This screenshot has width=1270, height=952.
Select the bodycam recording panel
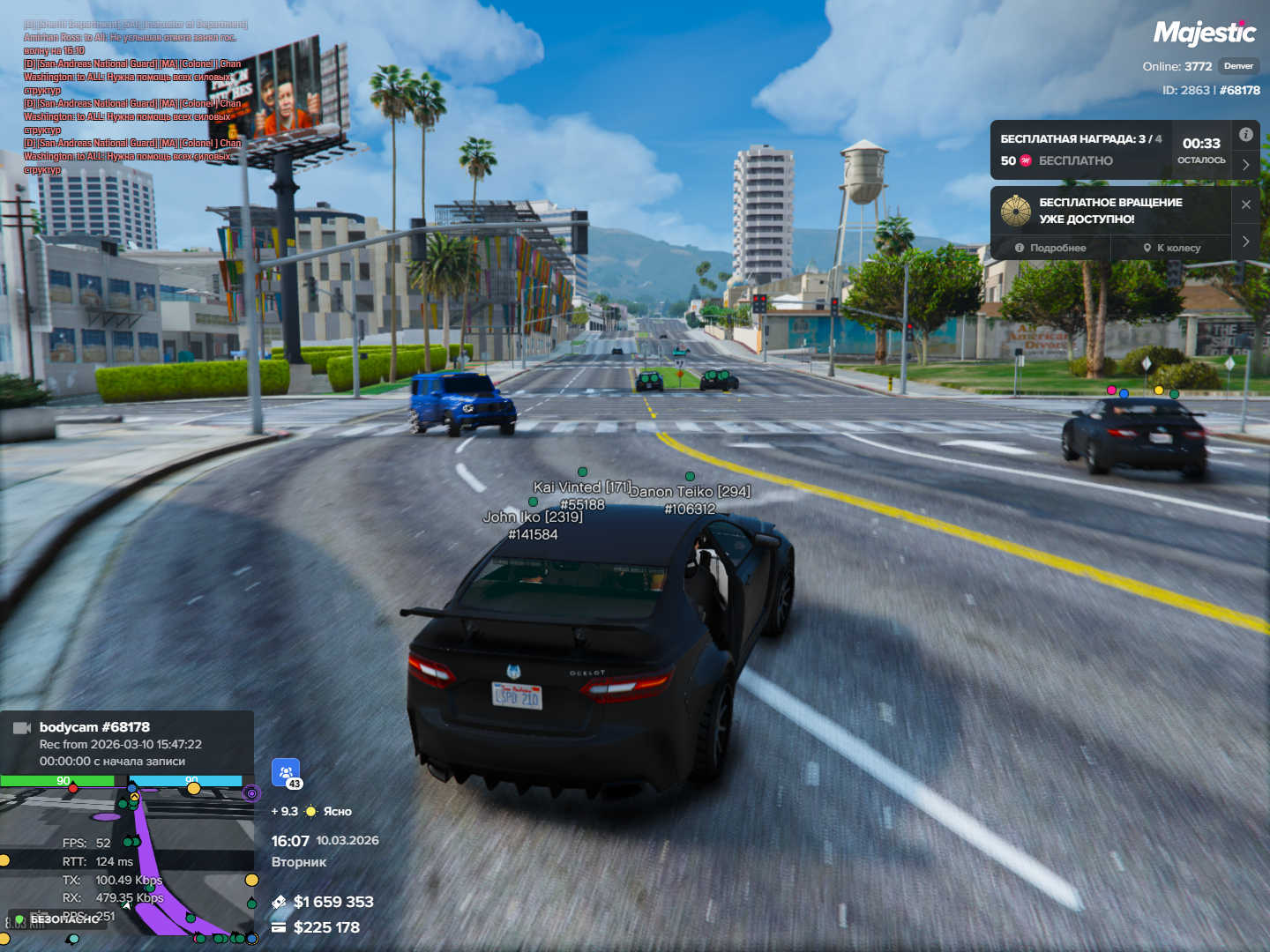127,743
